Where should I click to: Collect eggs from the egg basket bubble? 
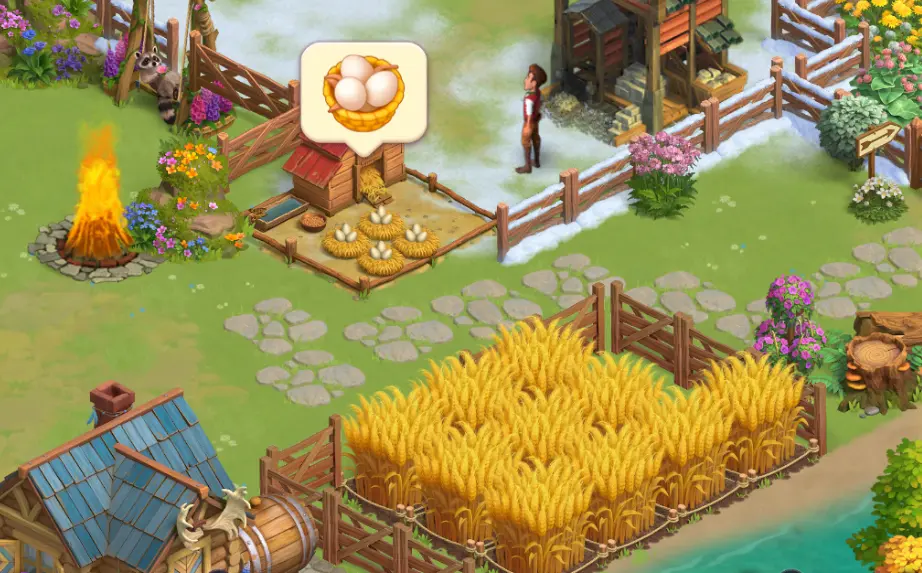click(x=363, y=89)
